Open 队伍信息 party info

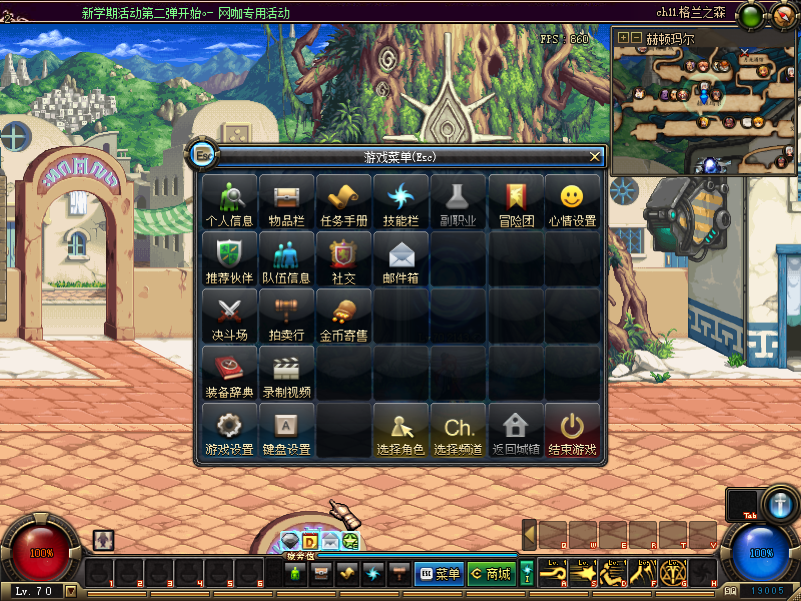coord(287,260)
